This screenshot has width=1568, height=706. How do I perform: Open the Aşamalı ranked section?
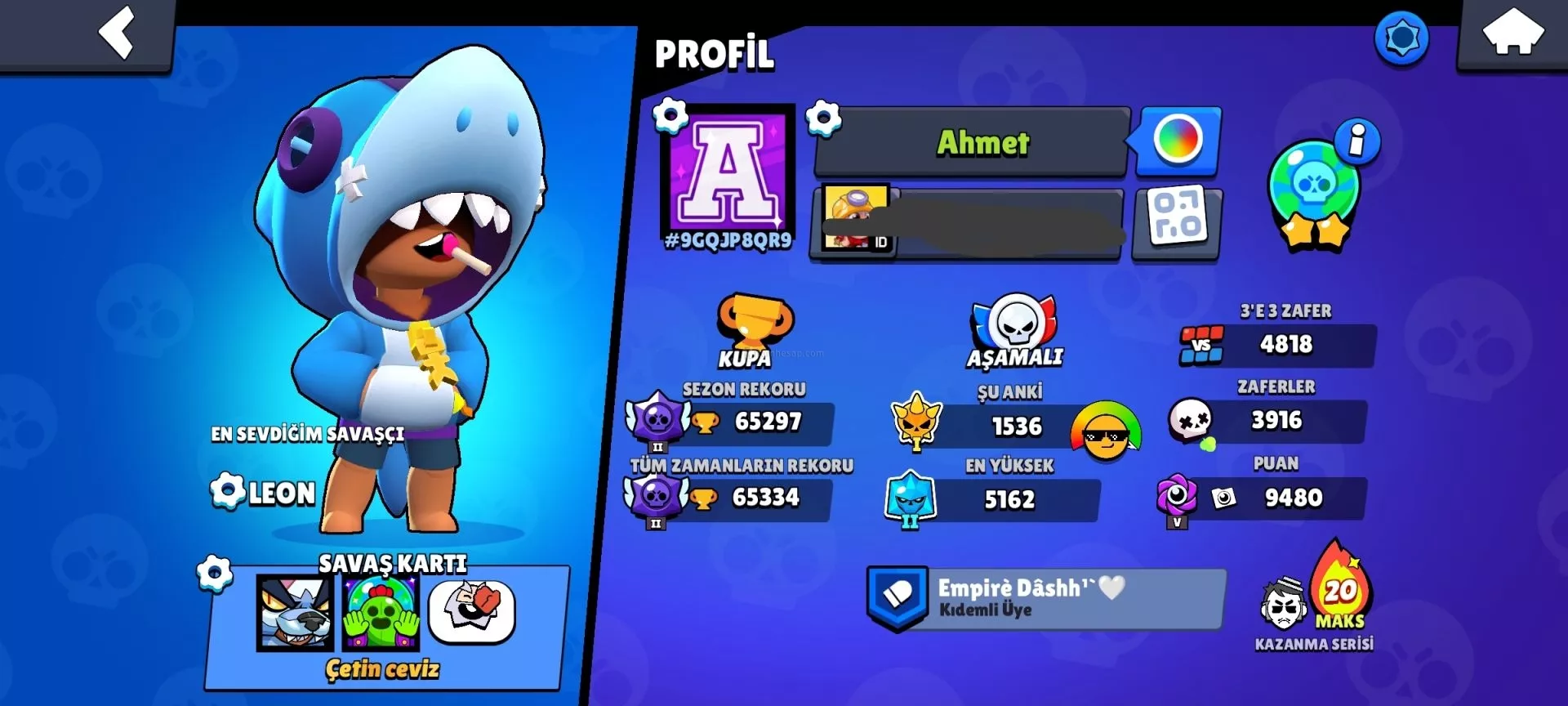[x=1014, y=333]
